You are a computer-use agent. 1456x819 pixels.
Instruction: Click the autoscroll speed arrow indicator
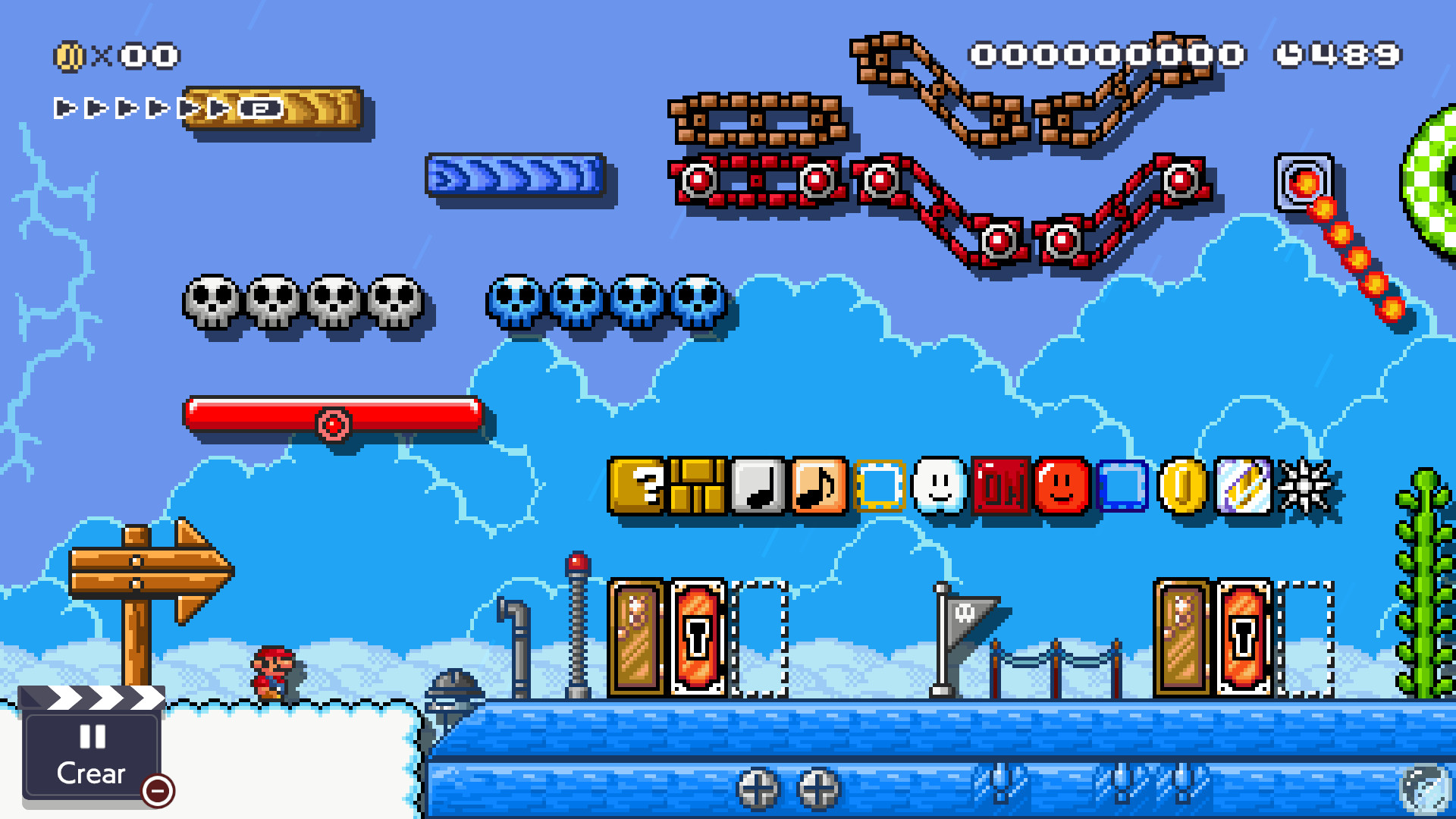point(121,108)
